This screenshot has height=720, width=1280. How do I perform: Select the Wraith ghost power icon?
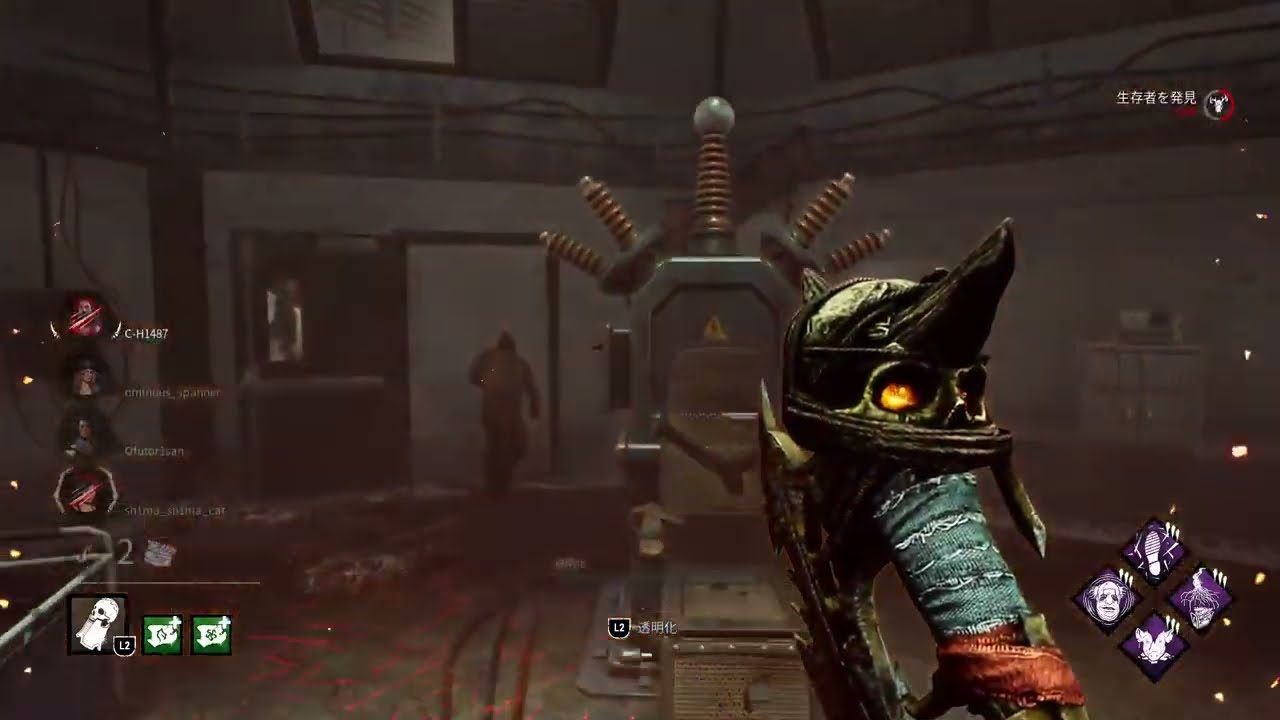tap(97, 624)
